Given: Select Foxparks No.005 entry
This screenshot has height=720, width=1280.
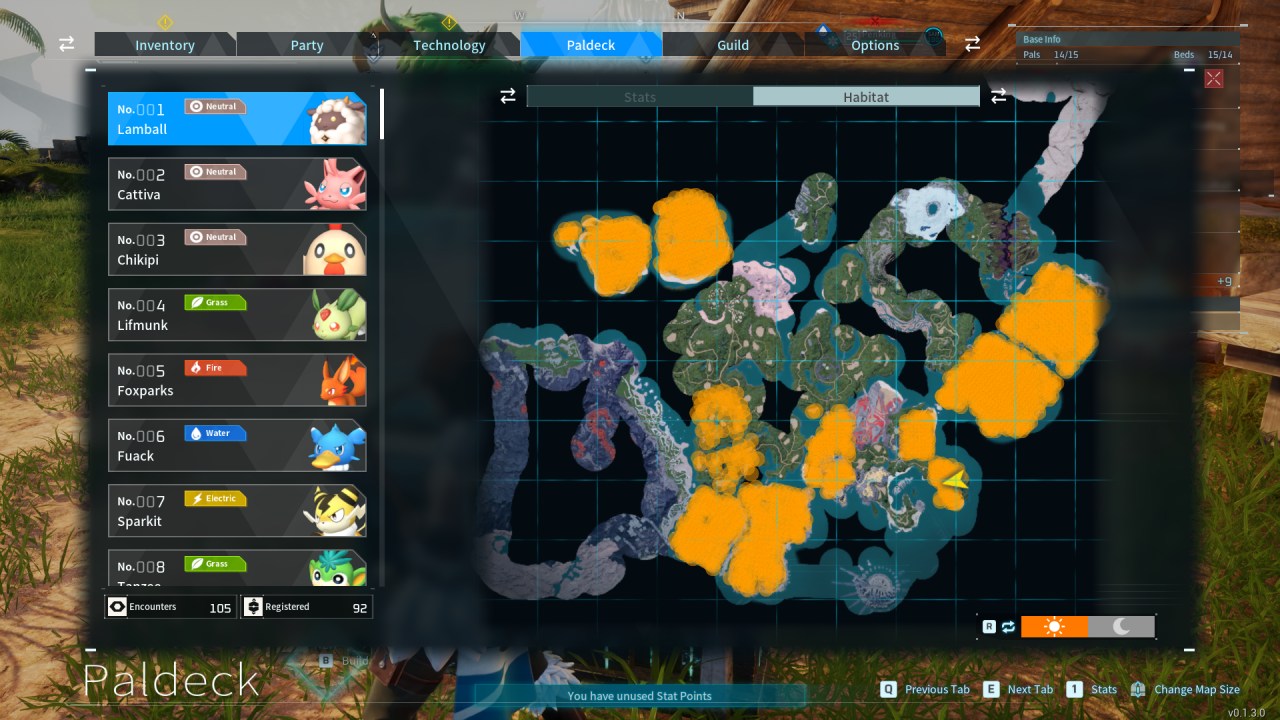Looking at the screenshot, I should click(x=237, y=380).
